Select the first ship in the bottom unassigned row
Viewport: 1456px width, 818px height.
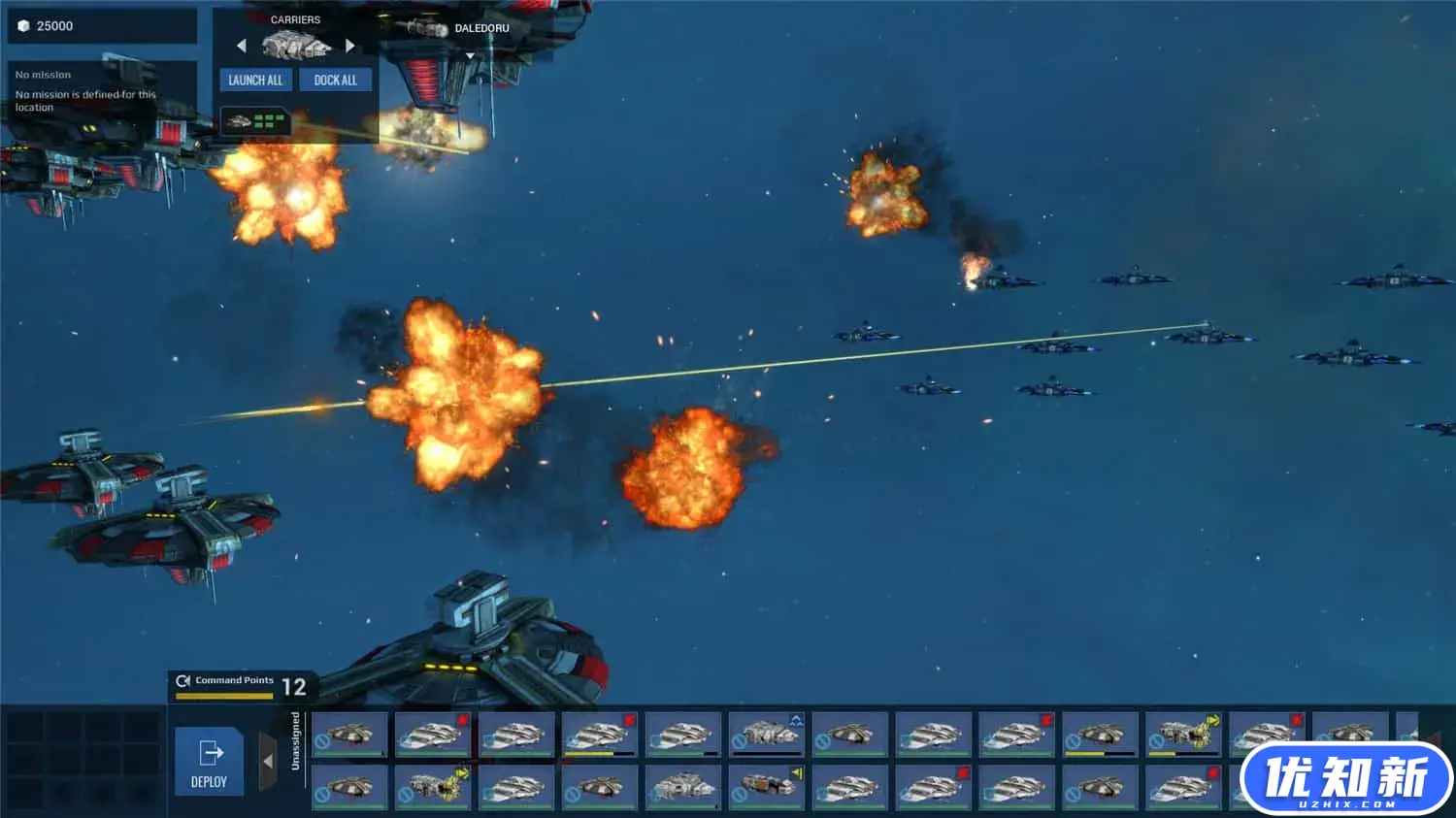(x=350, y=787)
